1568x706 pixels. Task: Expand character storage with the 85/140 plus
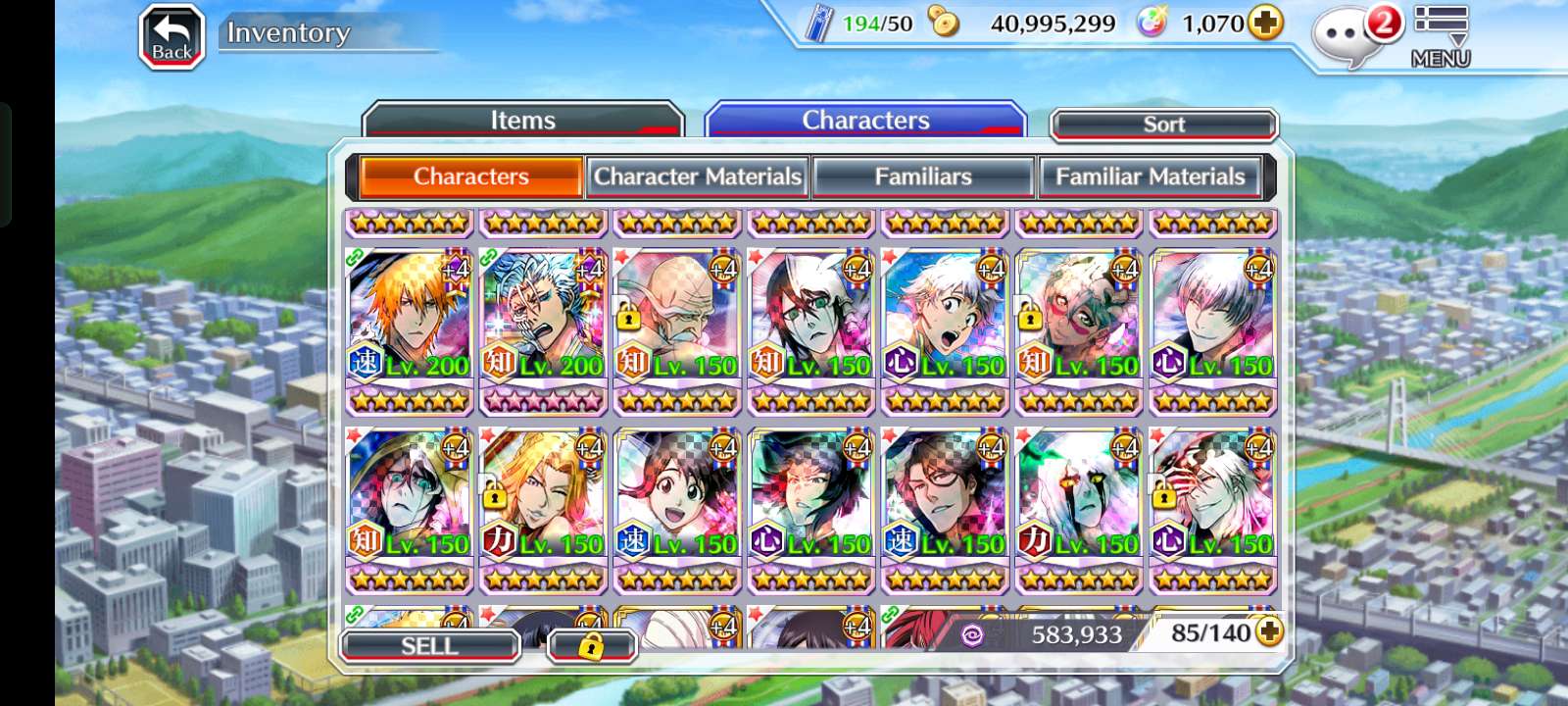point(1269,632)
